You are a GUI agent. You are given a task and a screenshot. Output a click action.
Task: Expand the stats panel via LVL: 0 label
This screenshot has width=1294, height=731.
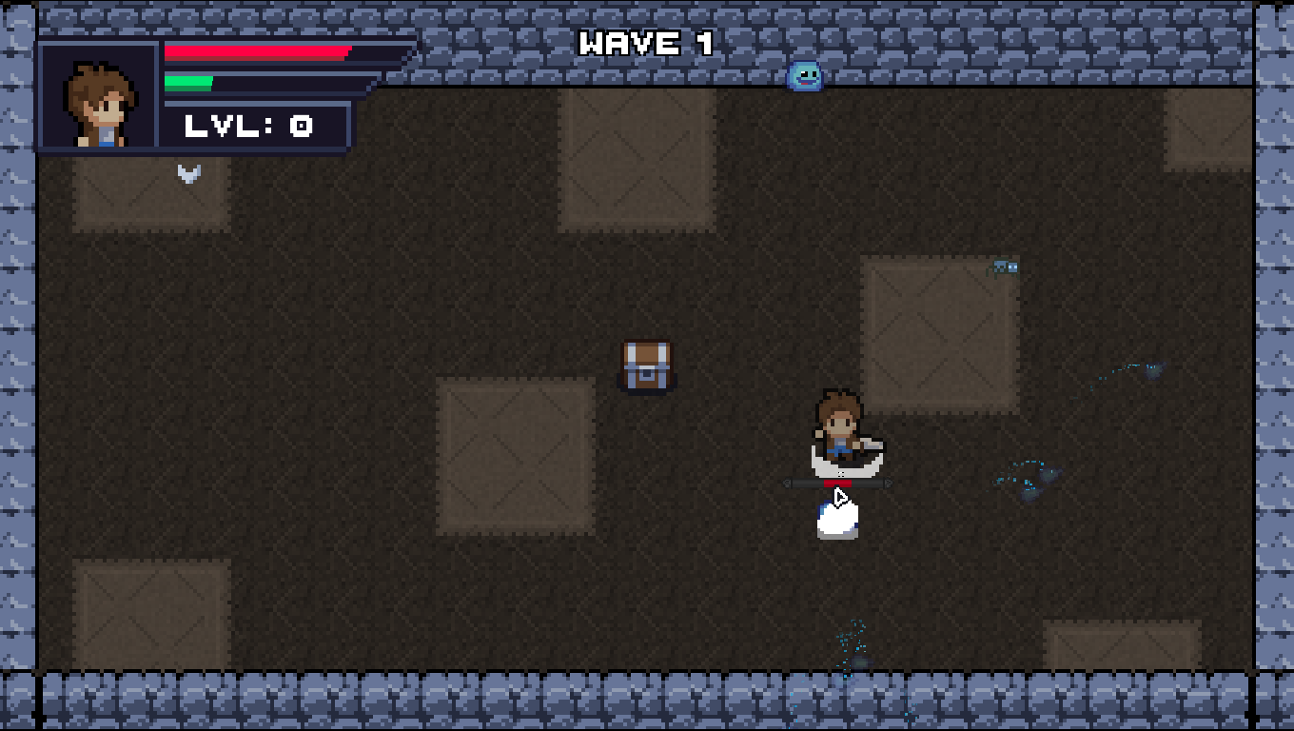click(x=246, y=126)
